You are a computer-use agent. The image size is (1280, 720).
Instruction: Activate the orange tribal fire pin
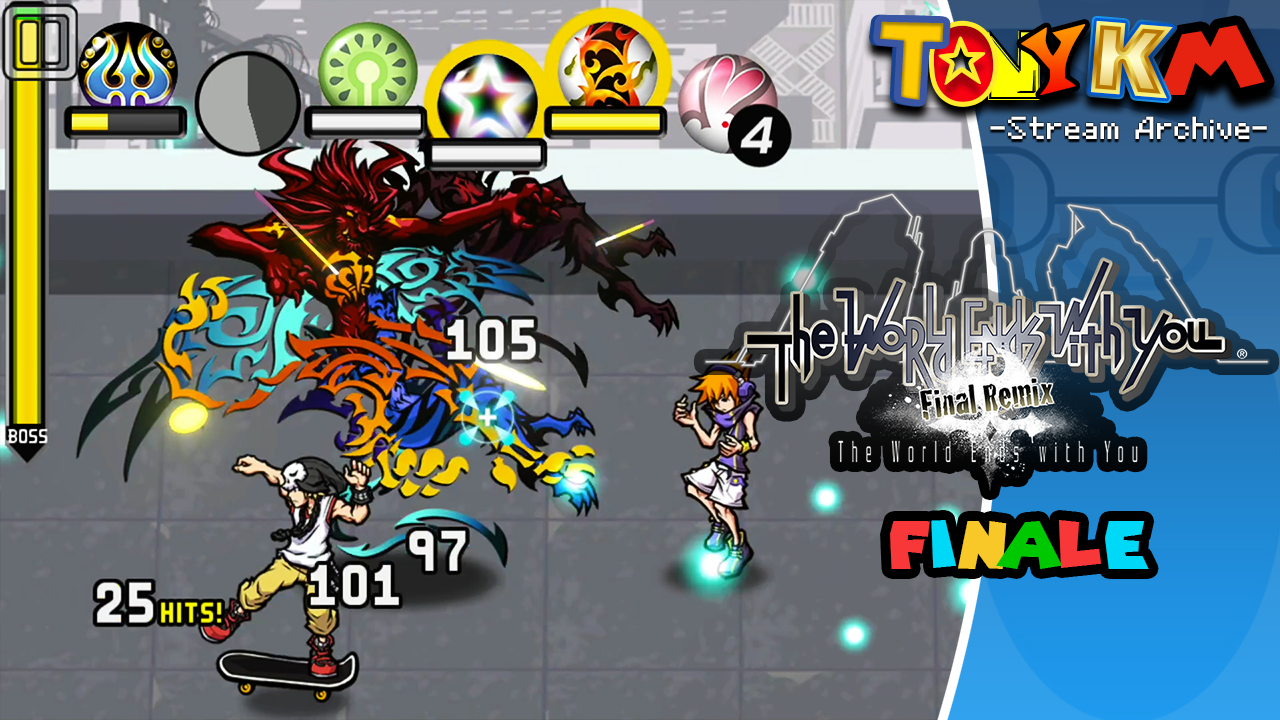tap(605, 65)
